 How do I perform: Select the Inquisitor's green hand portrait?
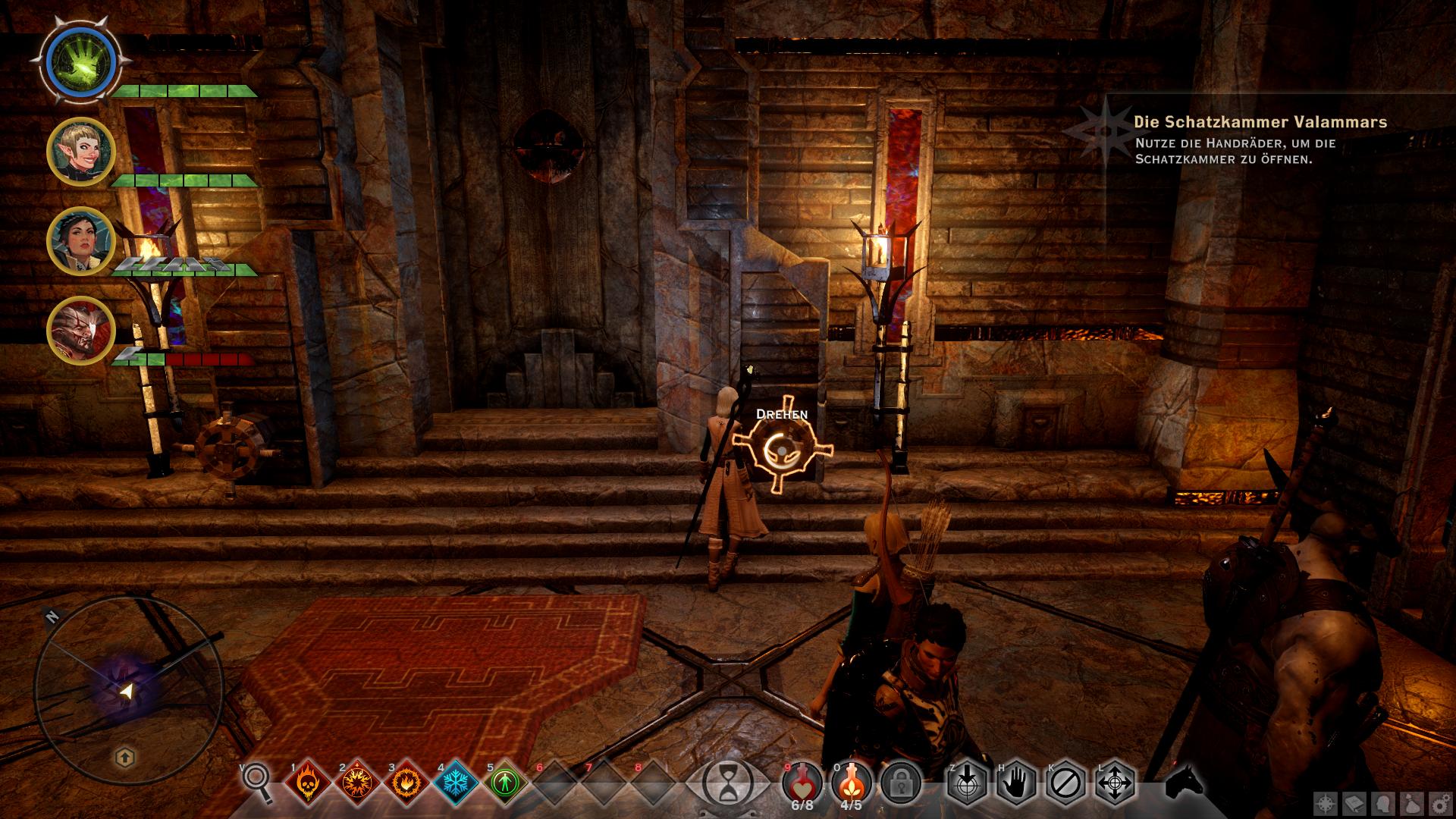click(x=80, y=60)
